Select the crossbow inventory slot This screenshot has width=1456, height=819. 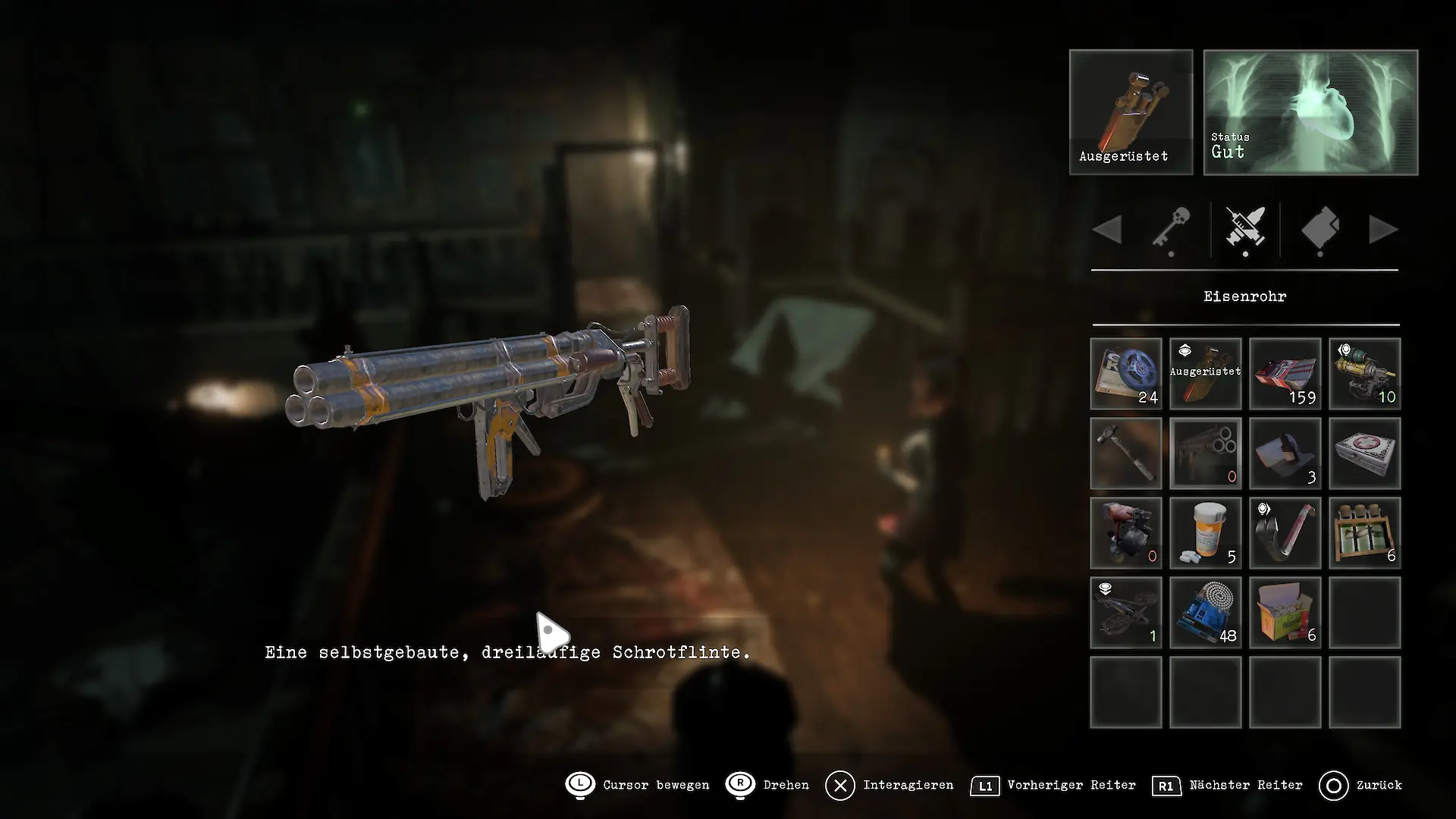coord(1126,613)
